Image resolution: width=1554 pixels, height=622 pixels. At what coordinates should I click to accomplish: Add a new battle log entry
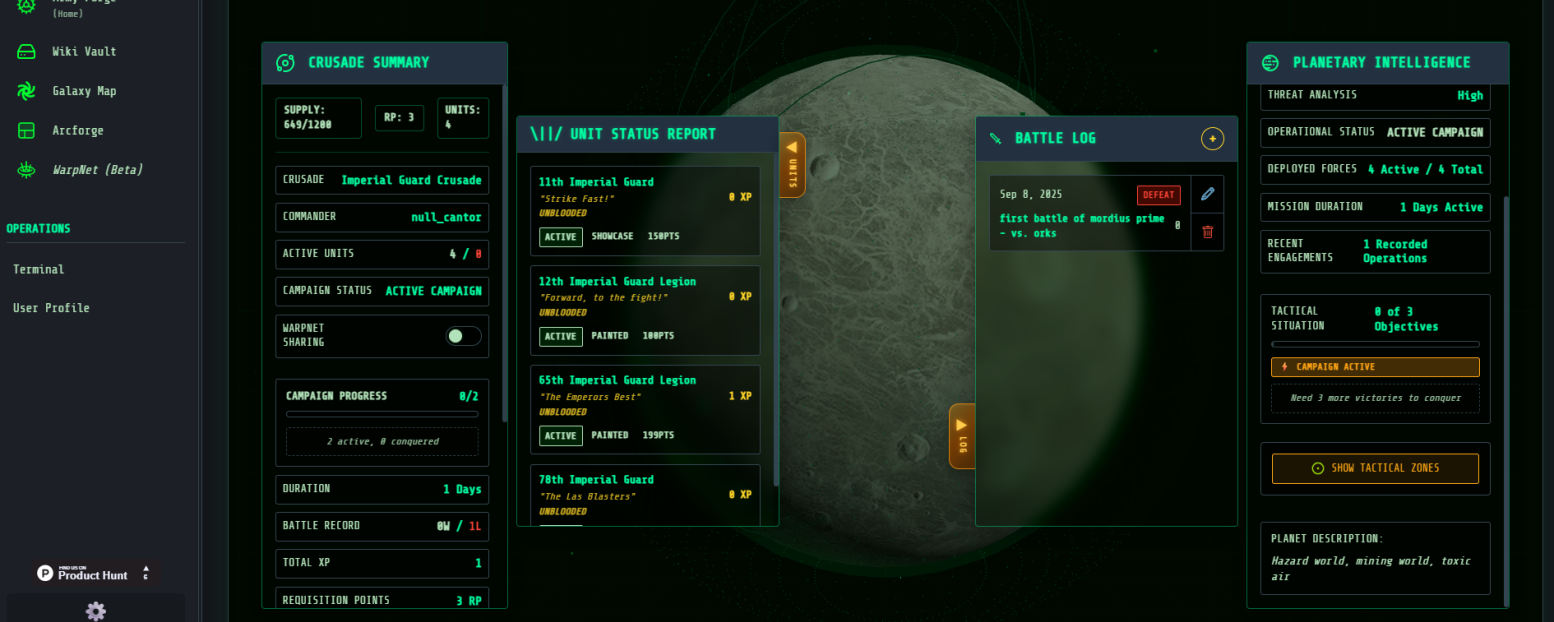pyautogui.click(x=1212, y=139)
